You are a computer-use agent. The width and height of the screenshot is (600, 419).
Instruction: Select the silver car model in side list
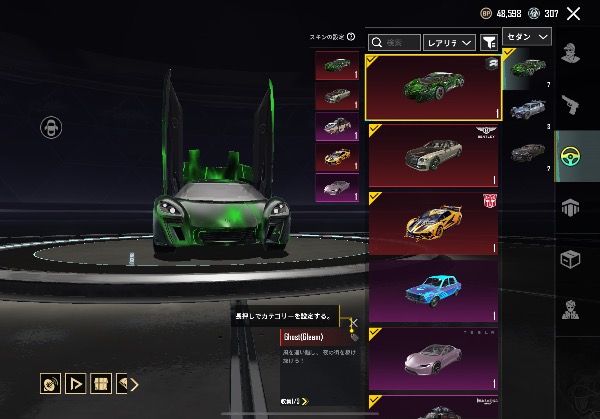pos(529,108)
